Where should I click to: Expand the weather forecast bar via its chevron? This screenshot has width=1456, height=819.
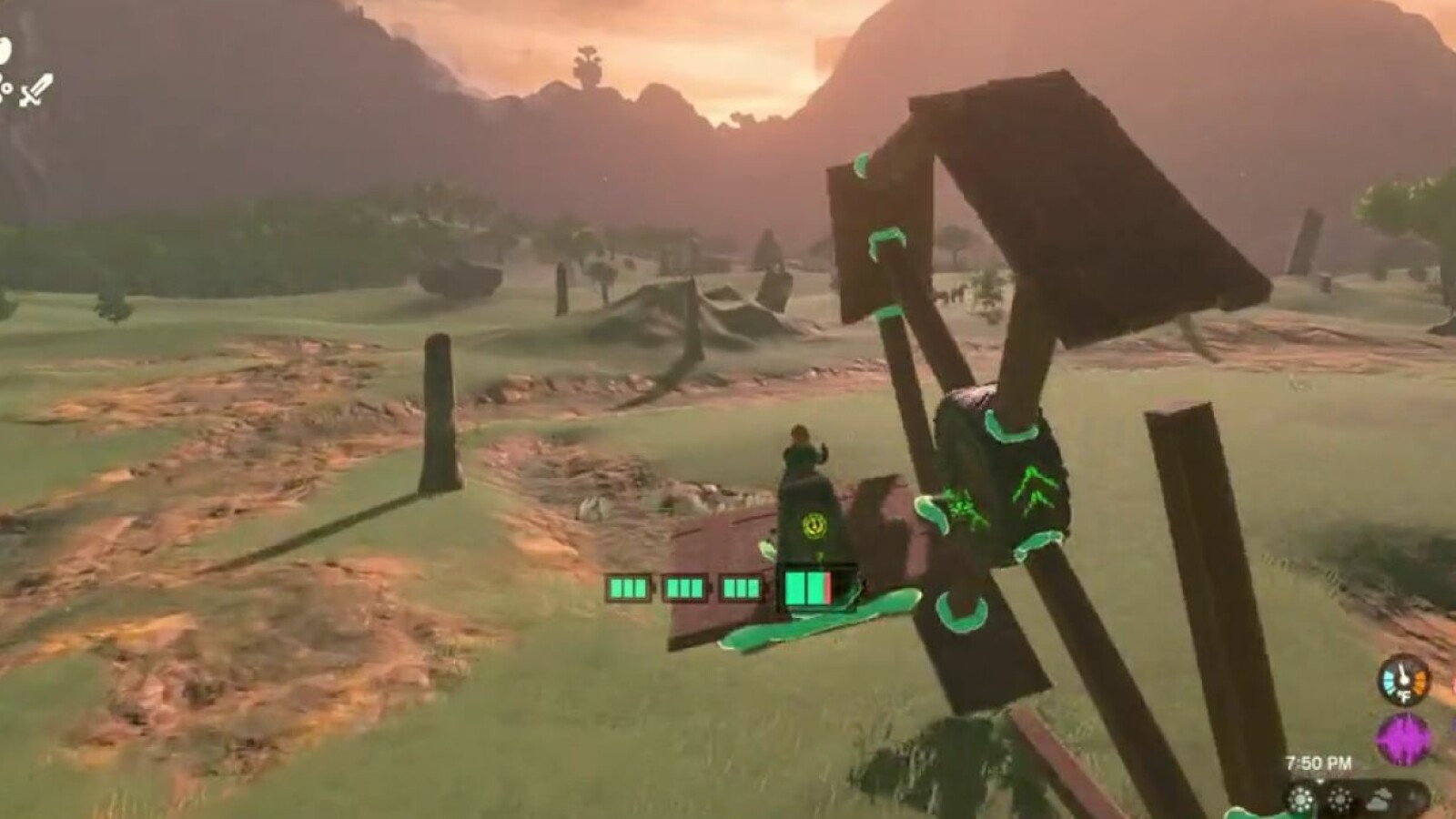point(1320,781)
